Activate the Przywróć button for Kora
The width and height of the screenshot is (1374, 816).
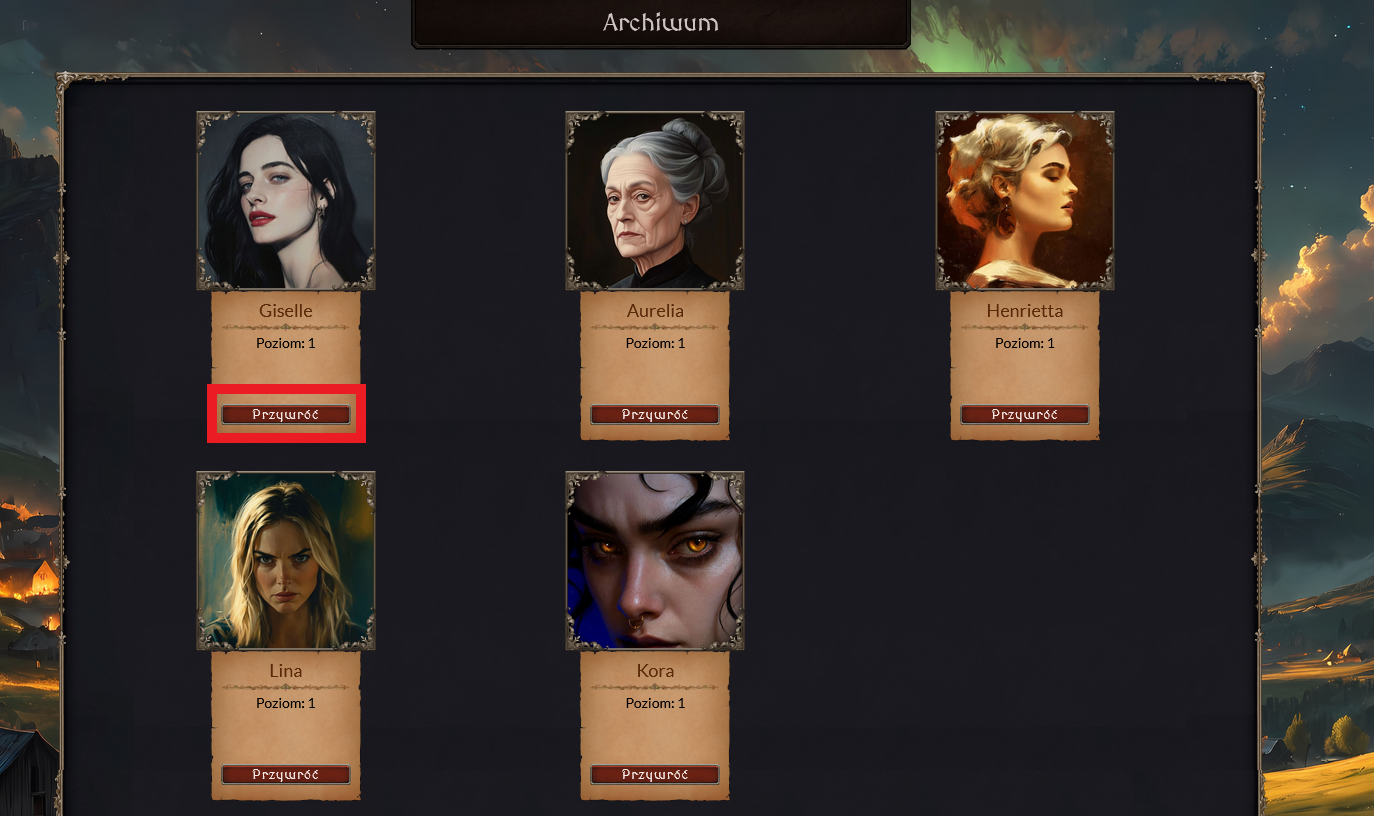tap(655, 774)
